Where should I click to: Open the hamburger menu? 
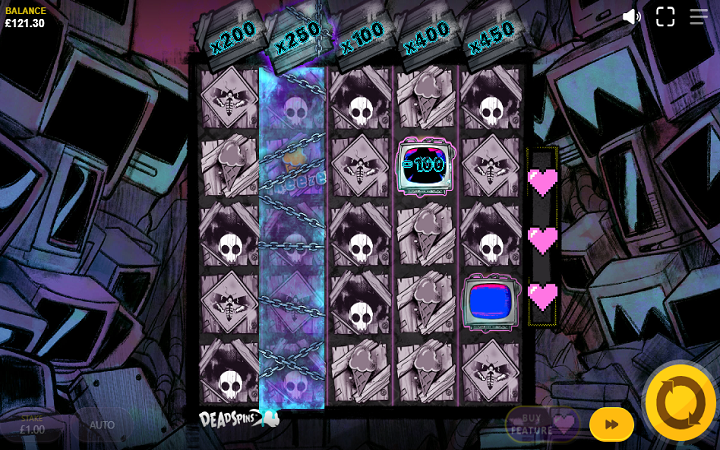pyautogui.click(x=698, y=17)
